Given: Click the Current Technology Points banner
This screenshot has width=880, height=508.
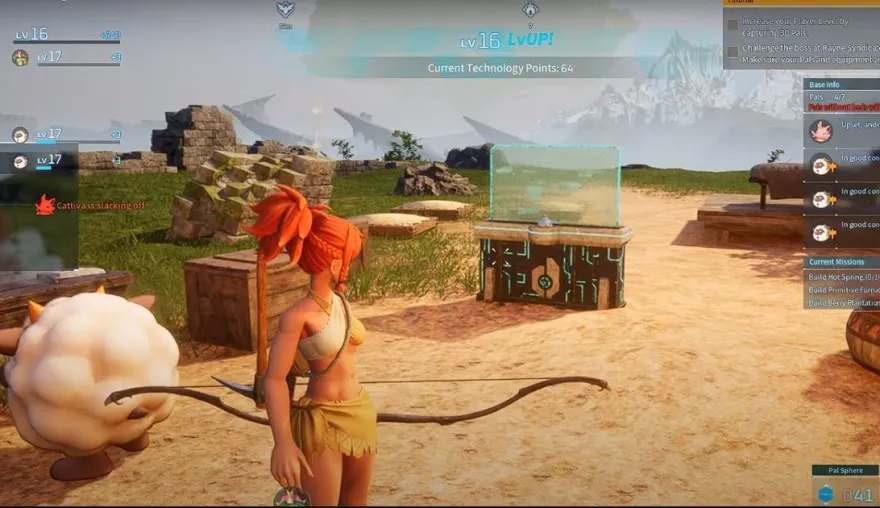Looking at the screenshot, I should pos(500,68).
